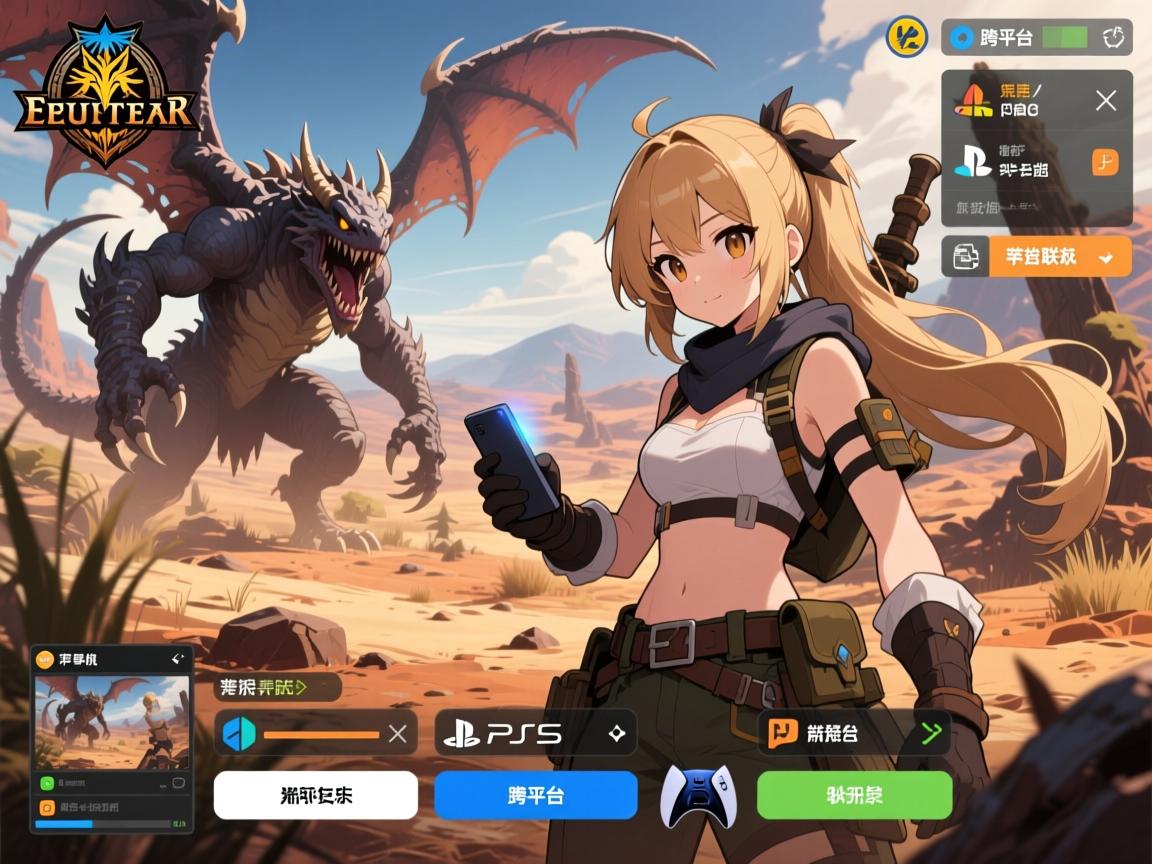Click the small orange square icon in the panel
The width and height of the screenshot is (1152, 864).
[1105, 162]
